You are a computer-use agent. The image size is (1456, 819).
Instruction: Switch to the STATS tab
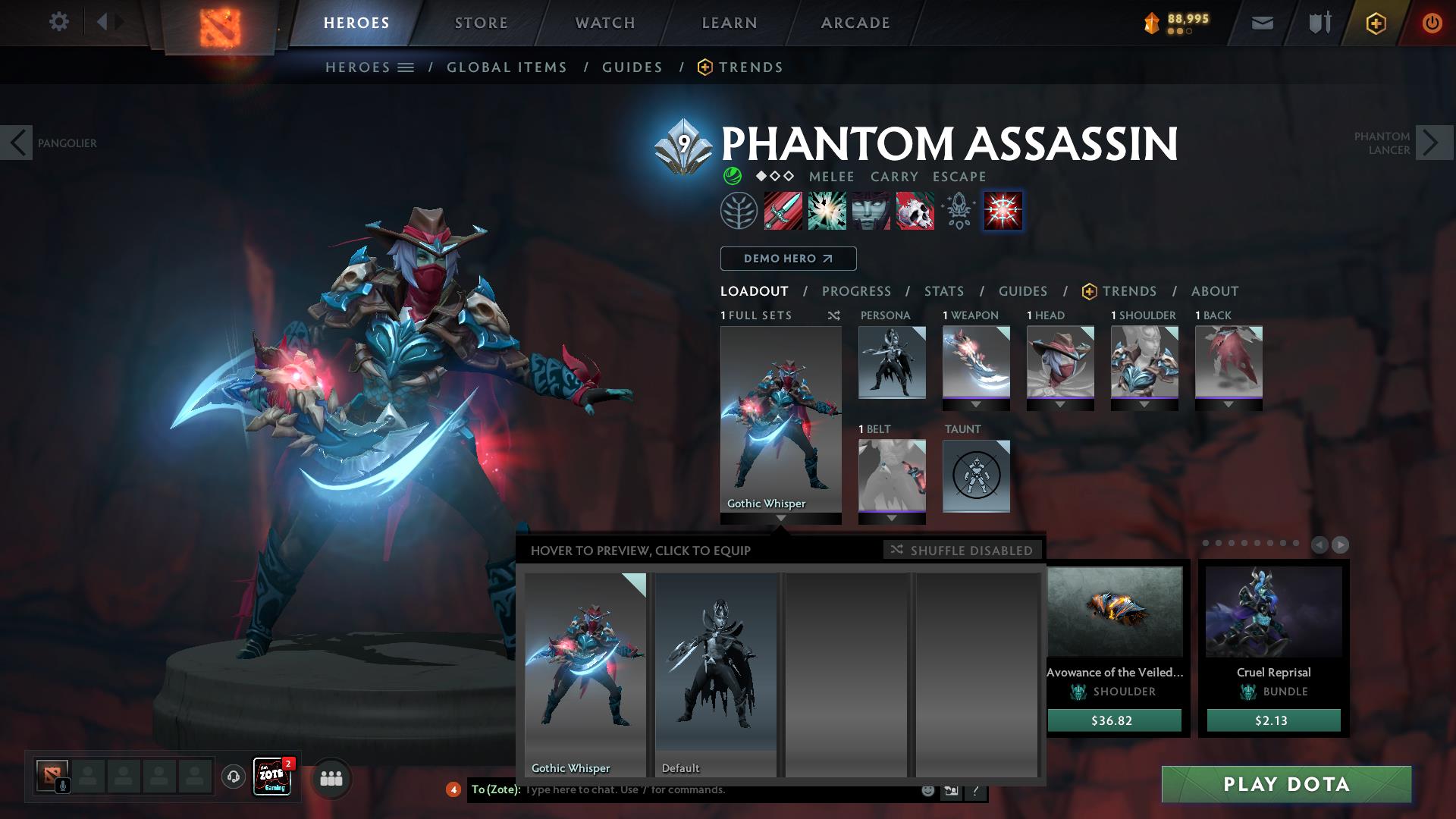pos(943,291)
